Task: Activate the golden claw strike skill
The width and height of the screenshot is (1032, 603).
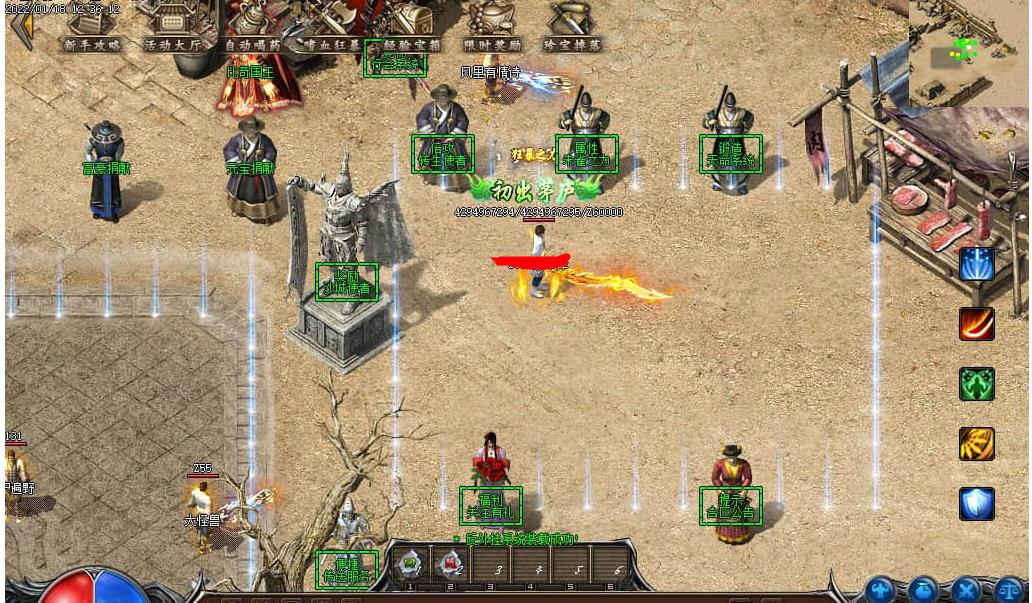Action: click(976, 444)
